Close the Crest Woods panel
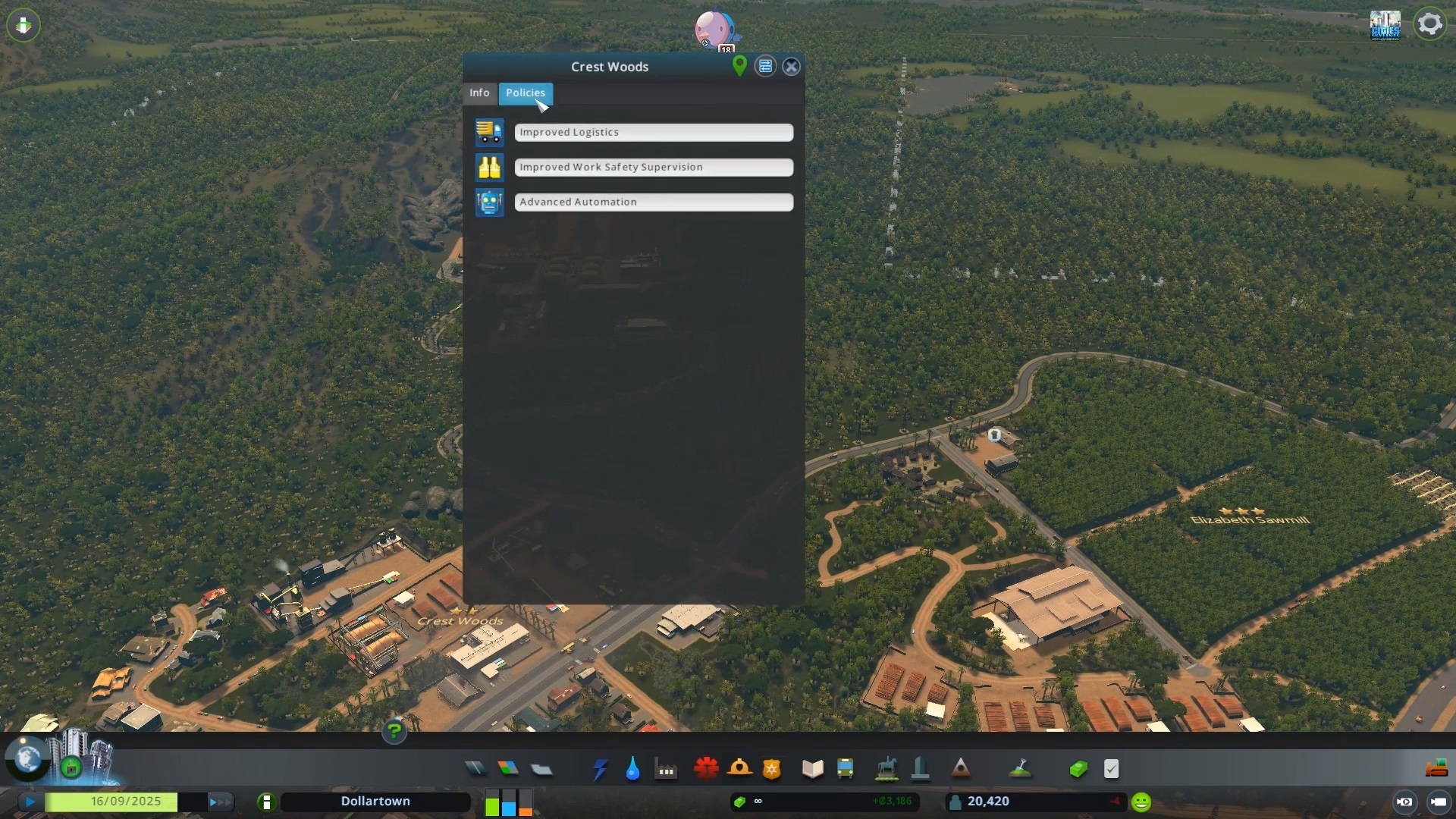This screenshot has width=1456, height=819. pyautogui.click(x=791, y=67)
